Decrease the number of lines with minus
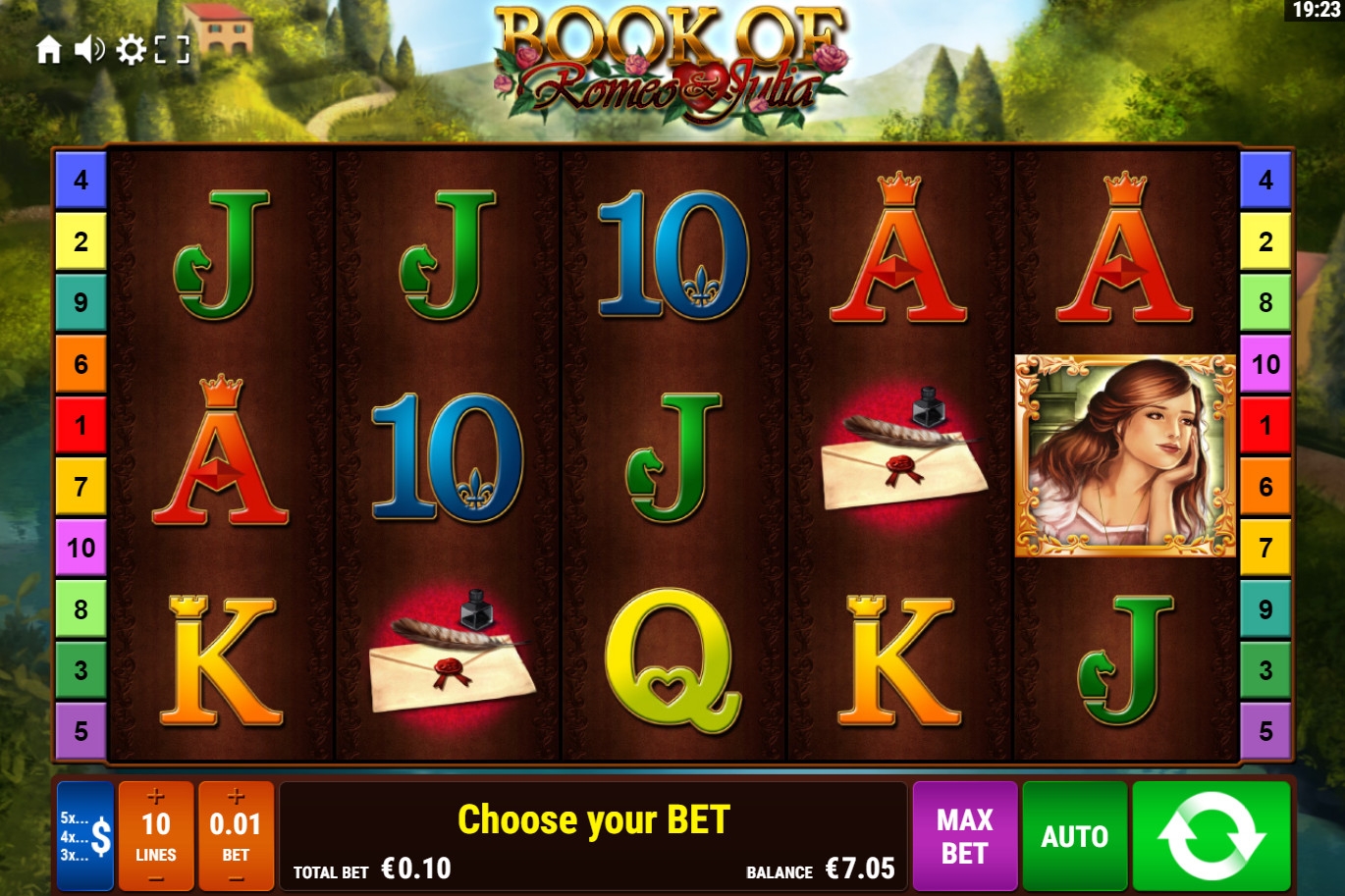 (x=156, y=879)
